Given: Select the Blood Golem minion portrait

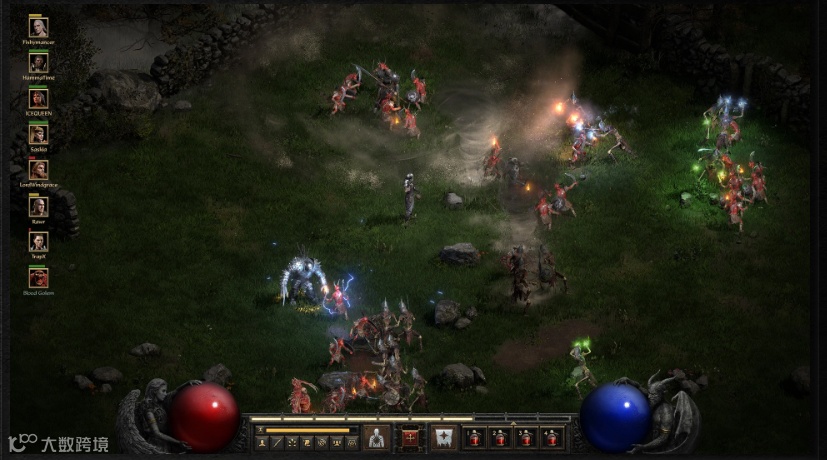Looking at the screenshot, I should [38, 277].
